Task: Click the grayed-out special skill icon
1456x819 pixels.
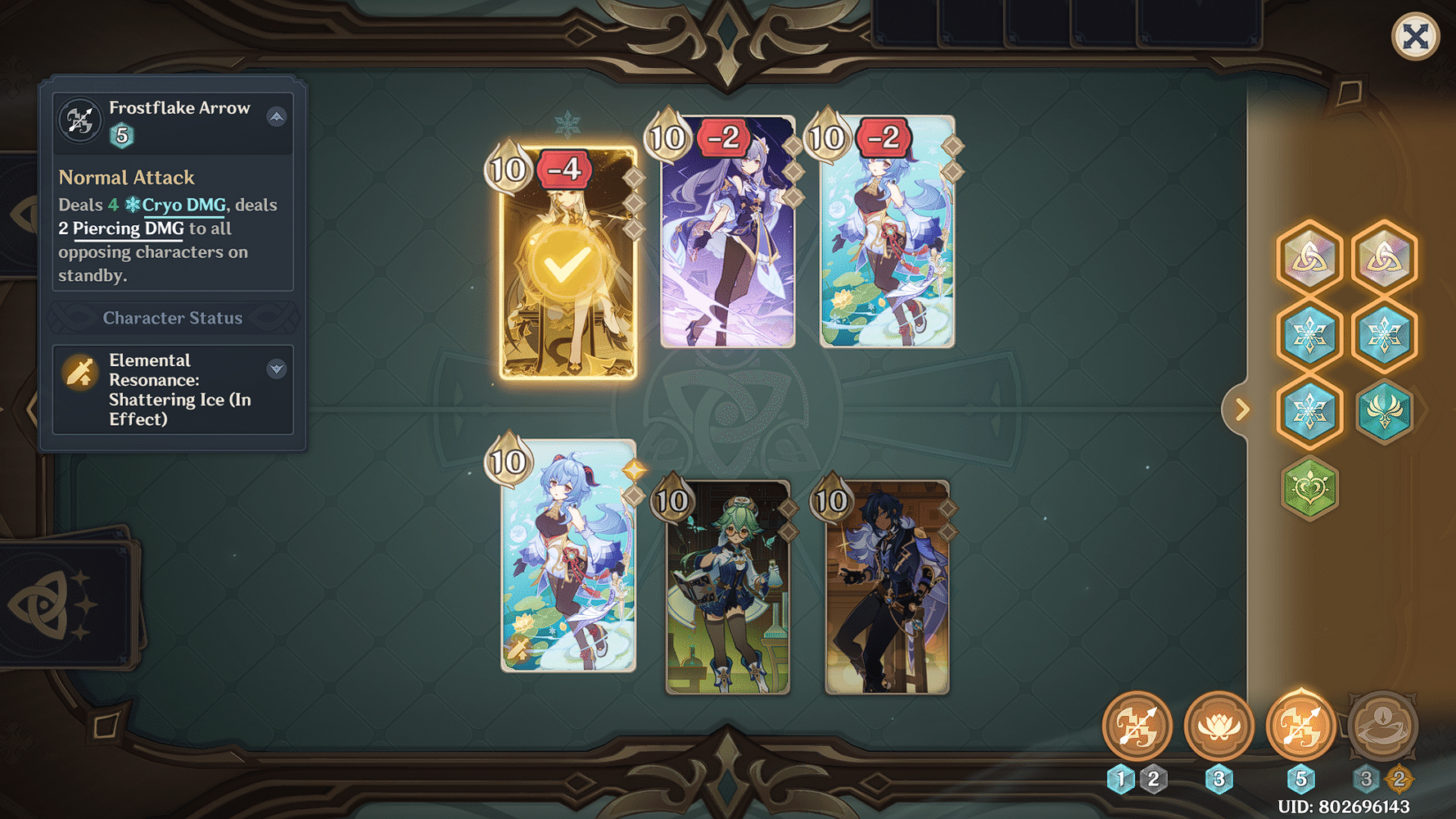Action: 1383,727
